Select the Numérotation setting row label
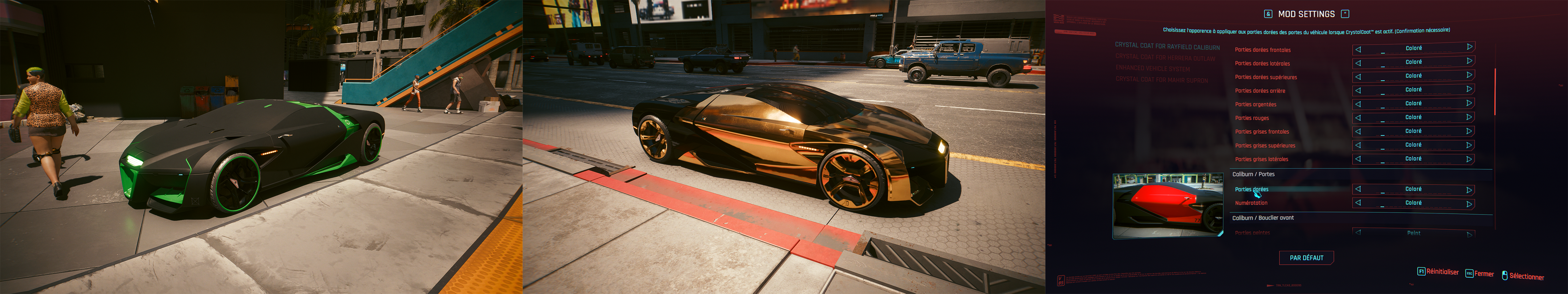 point(1251,203)
